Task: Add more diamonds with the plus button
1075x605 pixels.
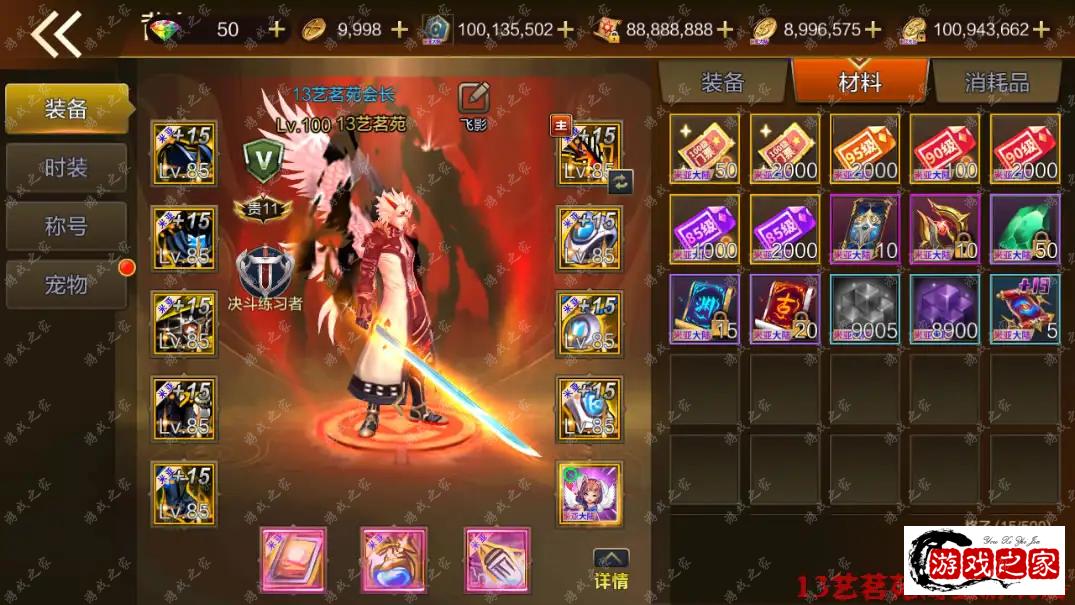Action: click(277, 29)
